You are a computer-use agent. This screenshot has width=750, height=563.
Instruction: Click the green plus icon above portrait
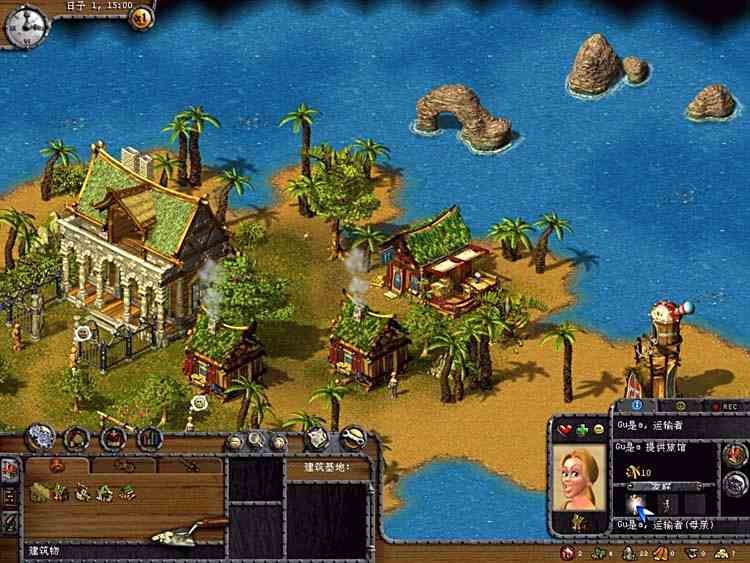582,429
